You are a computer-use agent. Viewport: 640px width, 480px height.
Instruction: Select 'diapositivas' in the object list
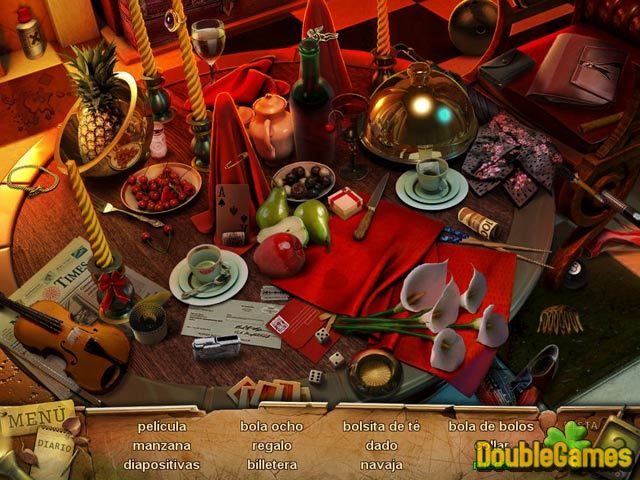point(162,464)
